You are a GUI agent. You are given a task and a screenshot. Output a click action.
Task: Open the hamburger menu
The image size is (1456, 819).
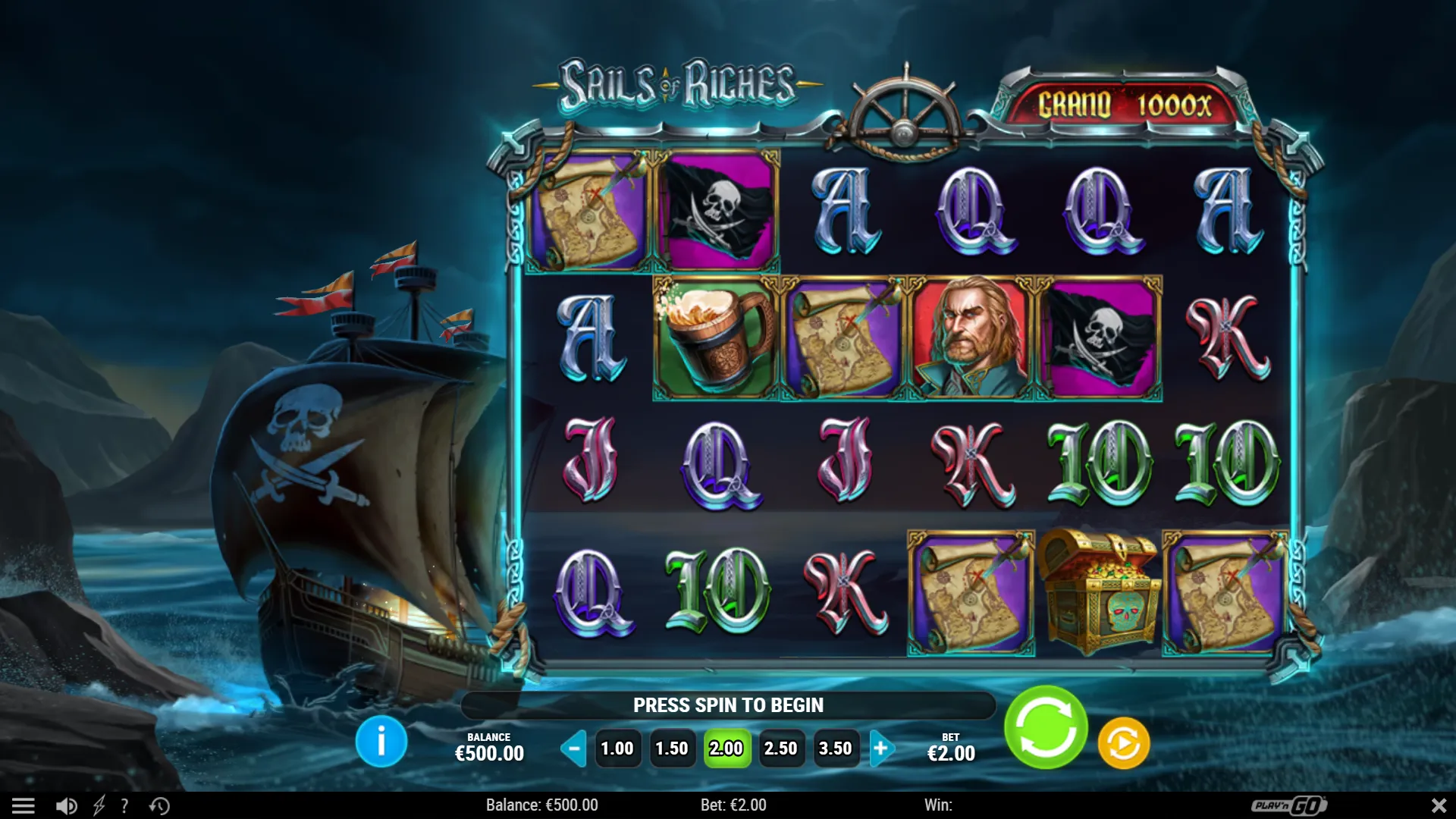click(x=24, y=805)
